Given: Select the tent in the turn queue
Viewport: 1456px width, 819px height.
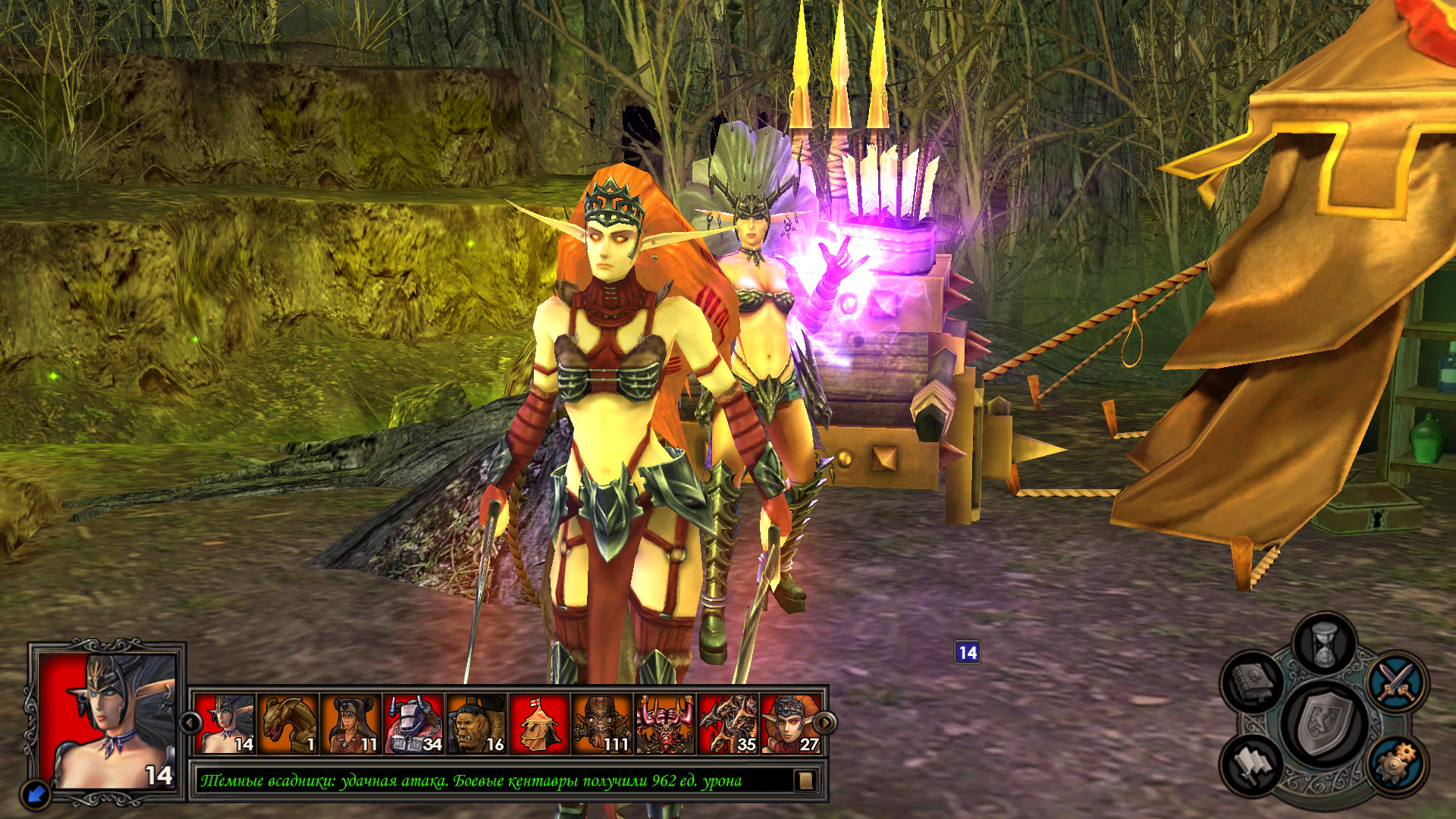Looking at the screenshot, I should pos(540,724).
